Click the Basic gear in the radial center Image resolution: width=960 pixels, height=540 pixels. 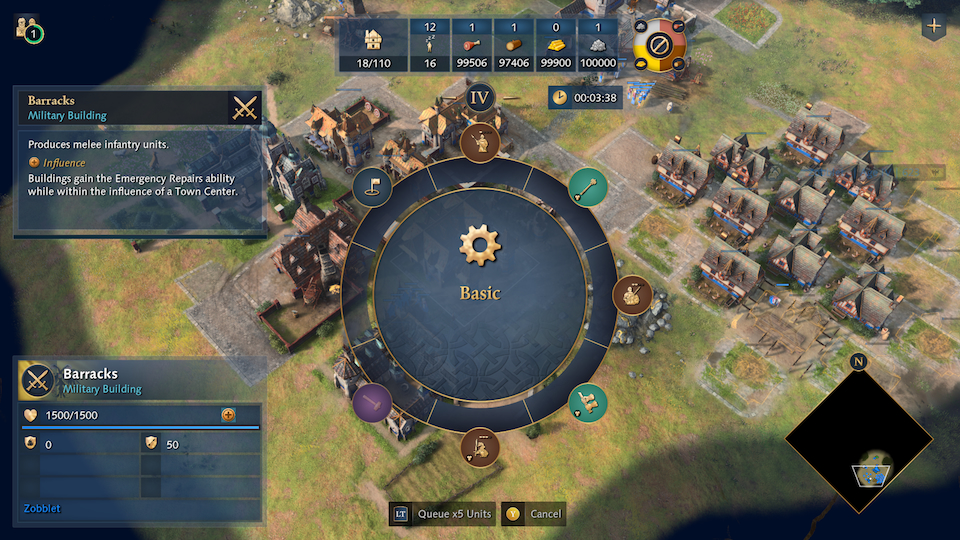point(480,246)
